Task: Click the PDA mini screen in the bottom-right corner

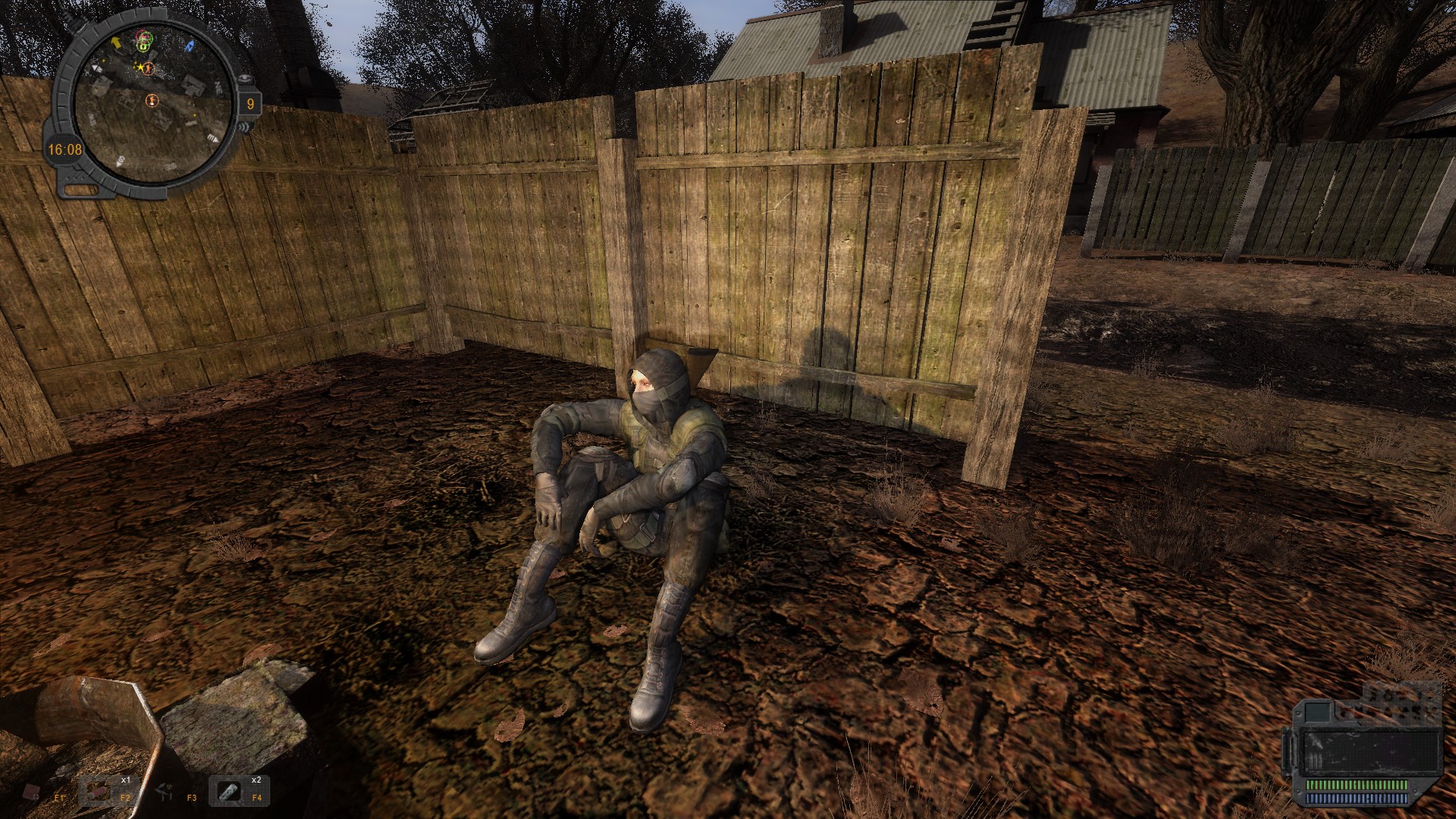Action: [x=1317, y=712]
